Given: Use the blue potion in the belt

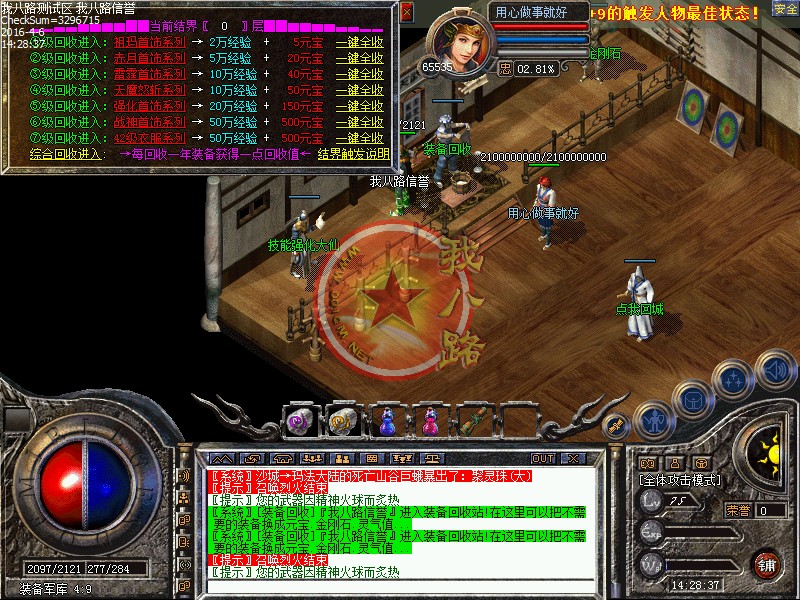Looking at the screenshot, I should (x=387, y=422).
